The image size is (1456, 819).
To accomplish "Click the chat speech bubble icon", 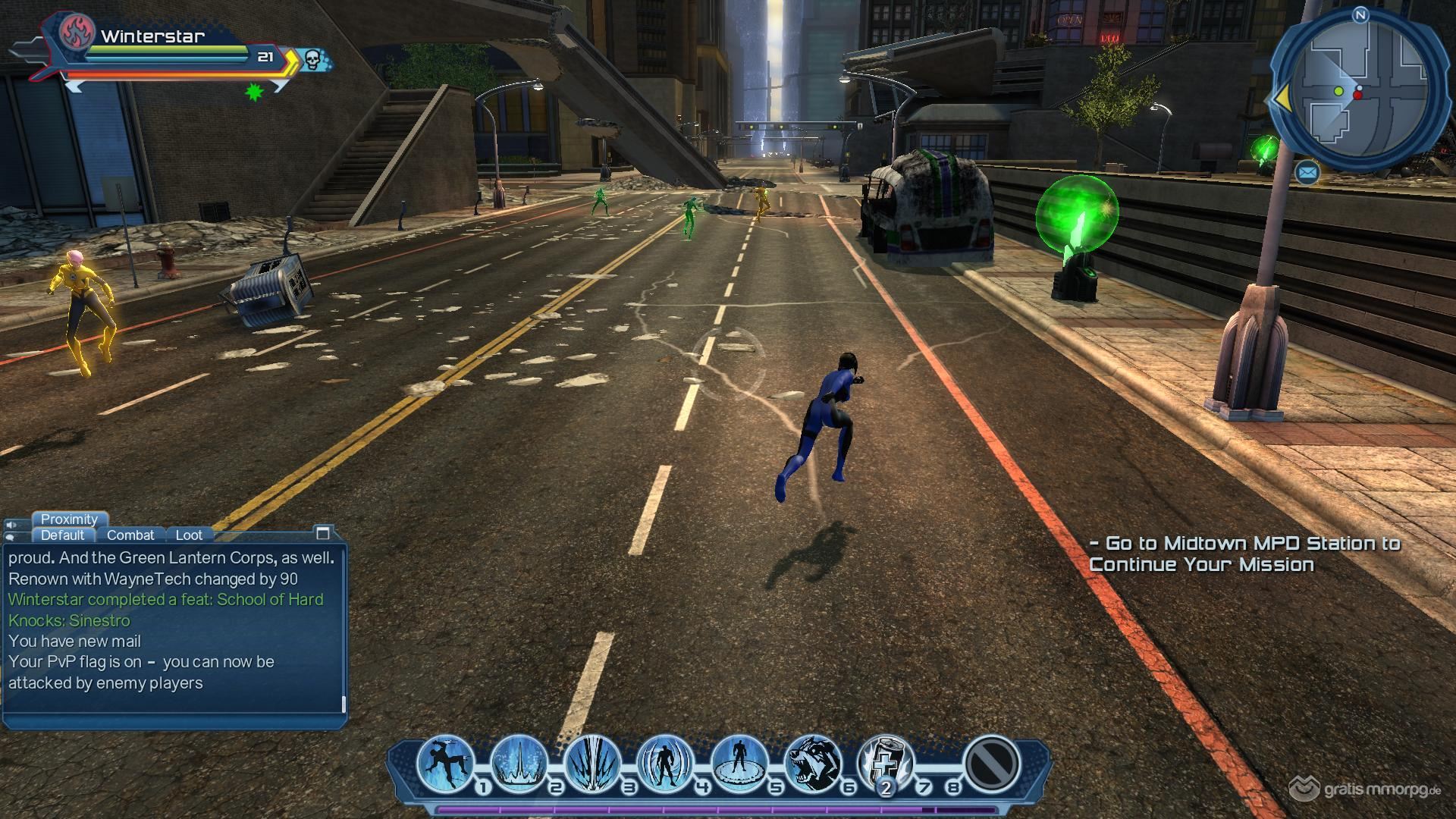I will pyautogui.click(x=11, y=537).
